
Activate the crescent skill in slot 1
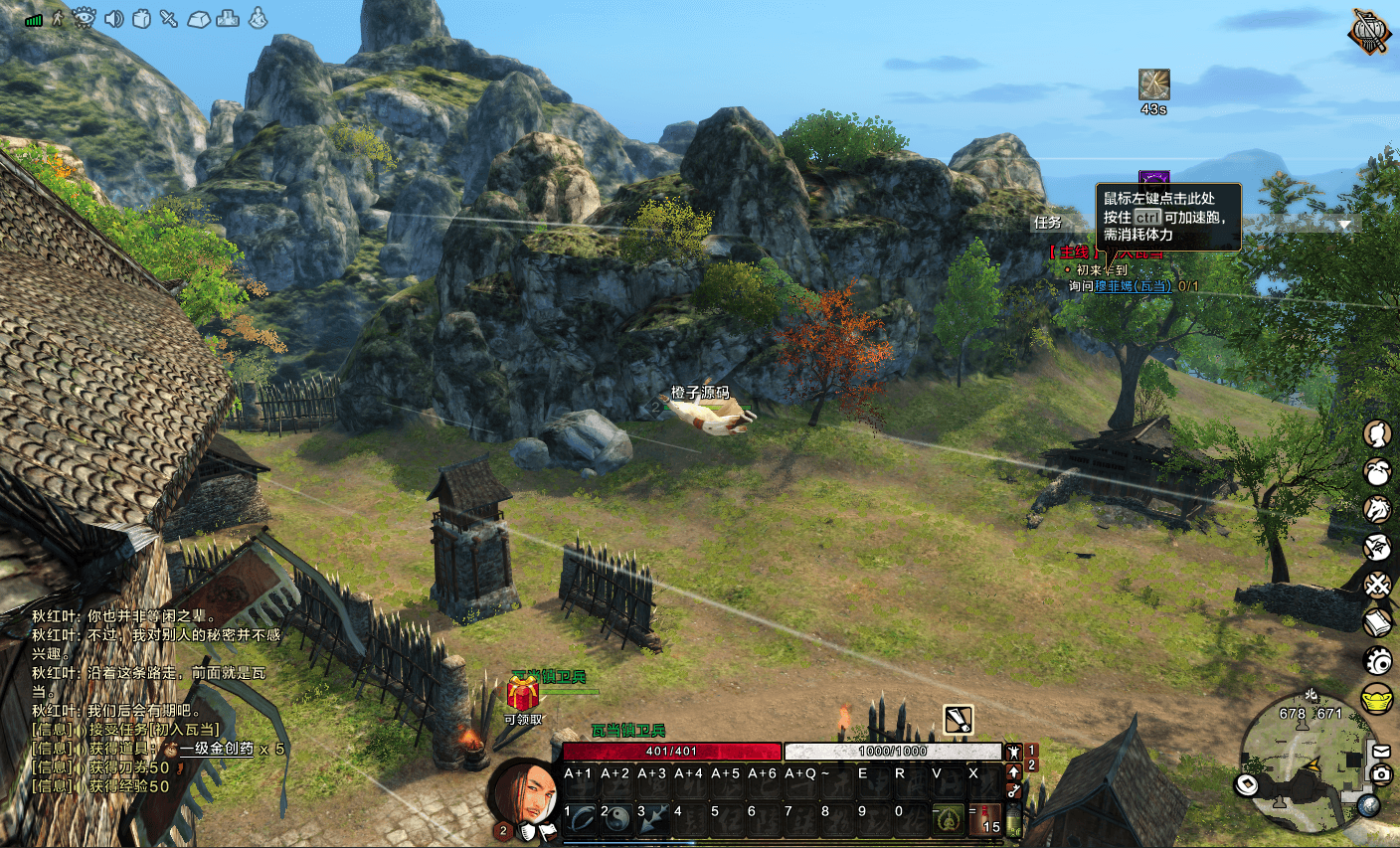[x=581, y=818]
